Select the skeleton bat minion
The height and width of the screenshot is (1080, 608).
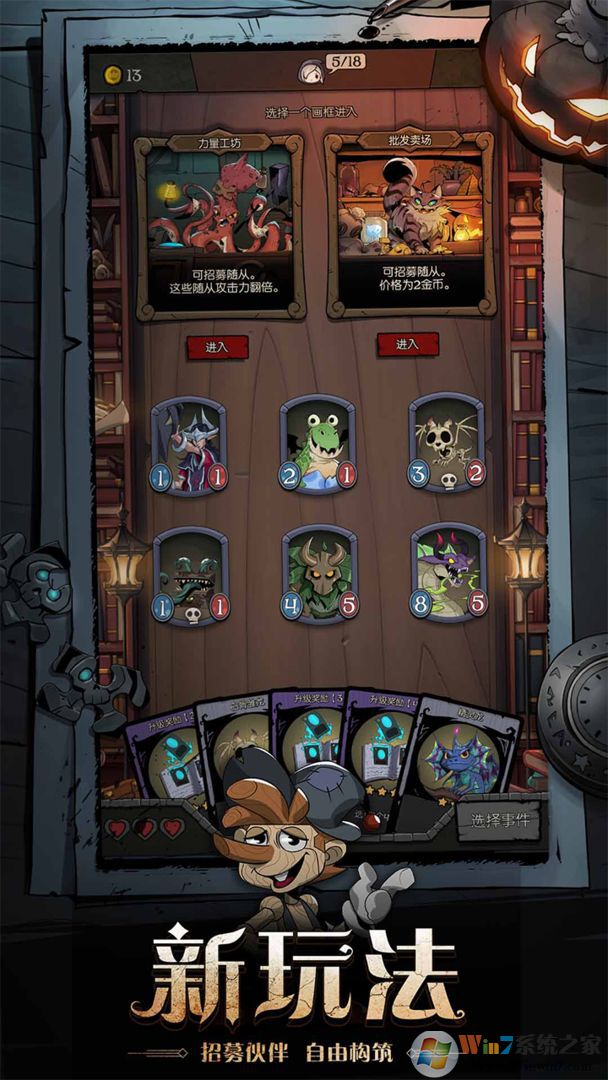pyautogui.click(x=446, y=440)
